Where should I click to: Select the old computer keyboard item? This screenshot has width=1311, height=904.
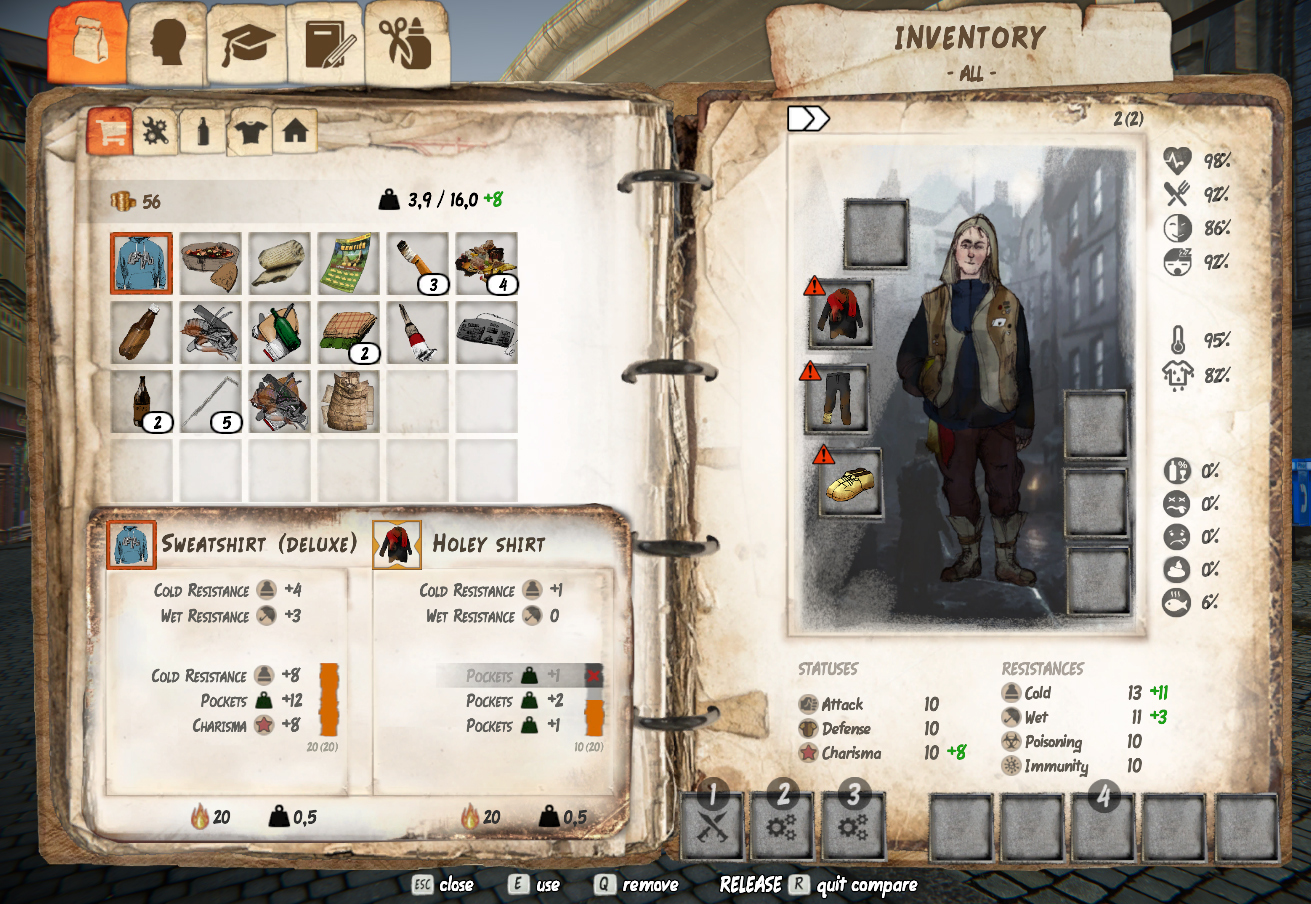(486, 332)
